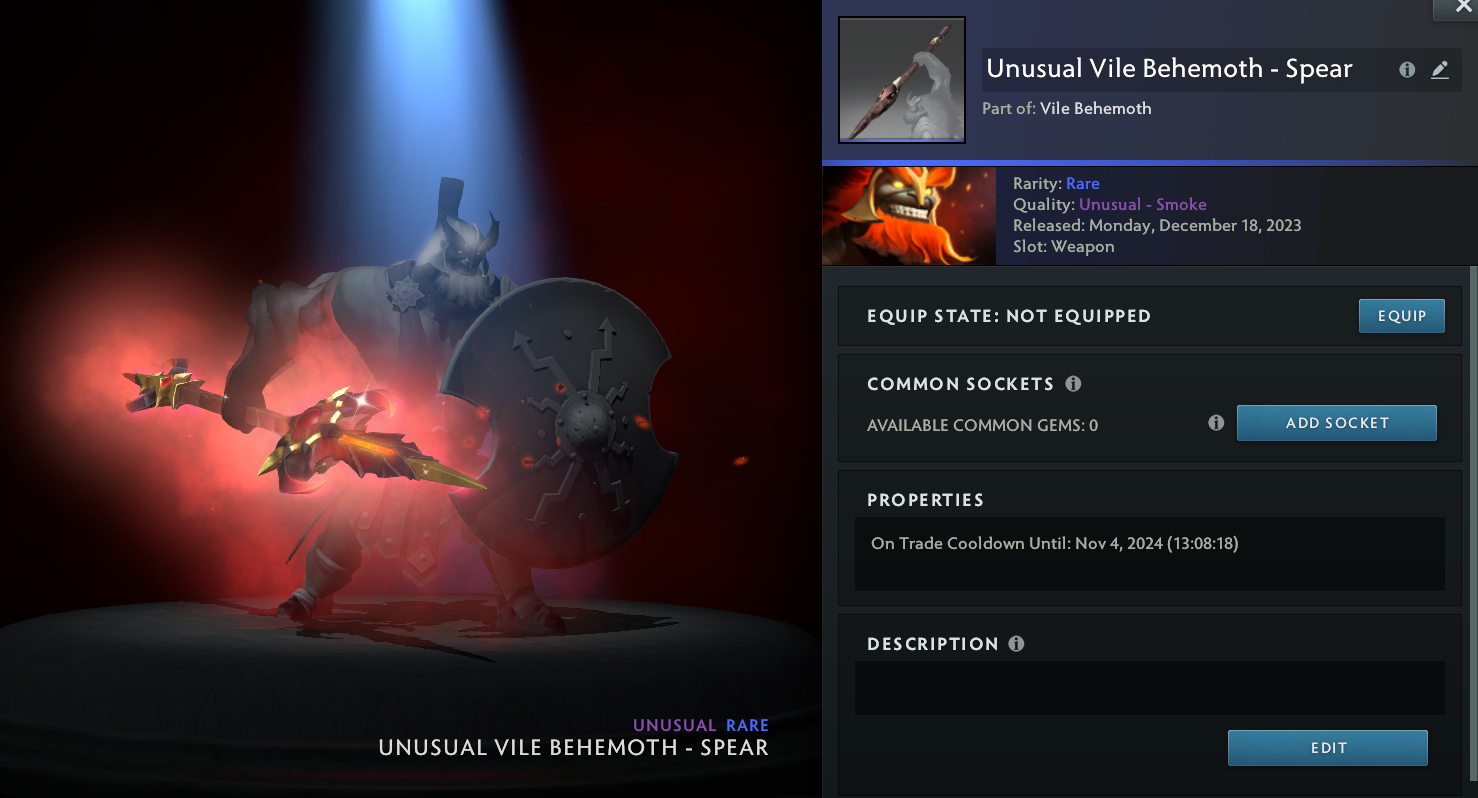Screen dimensions: 1478x798
Task: Equip the Vile Behemoth Spear
Action: tap(1401, 316)
